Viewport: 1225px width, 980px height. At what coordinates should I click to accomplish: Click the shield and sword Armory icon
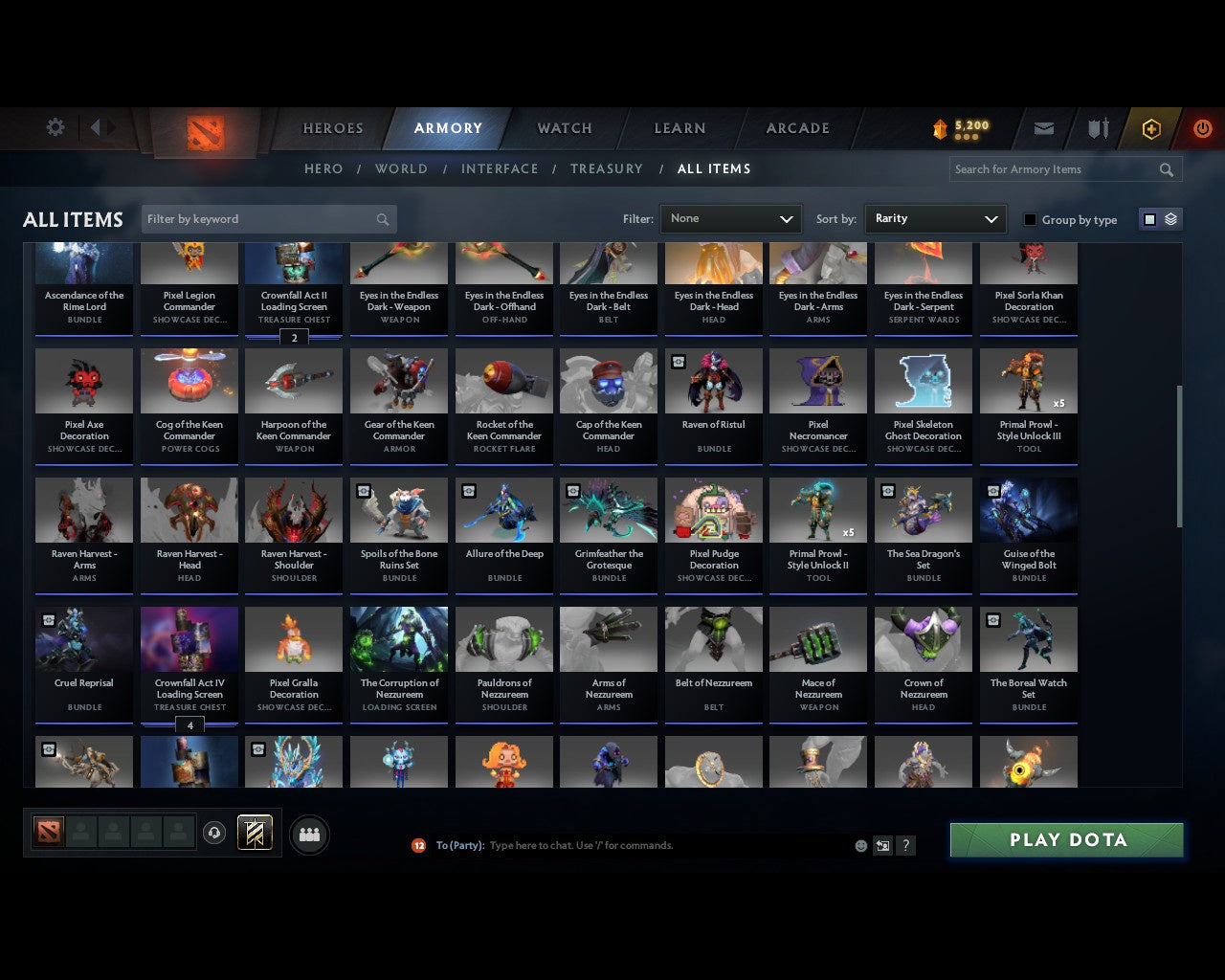coord(1097,128)
